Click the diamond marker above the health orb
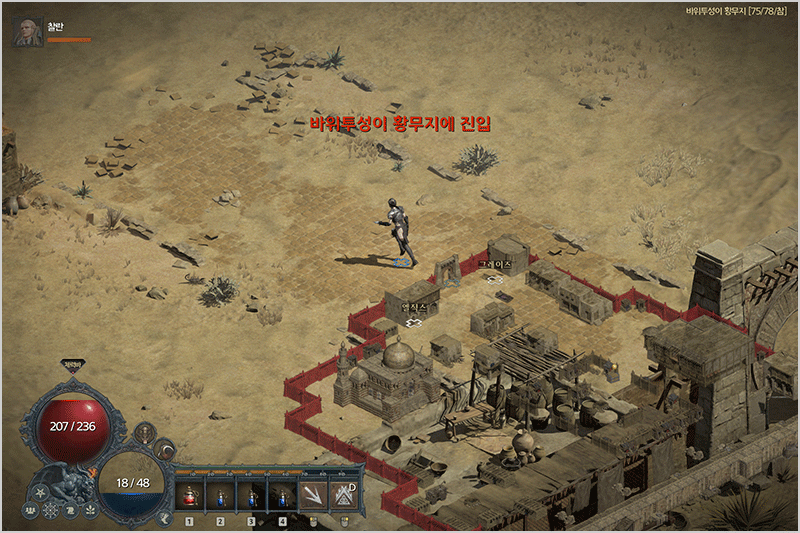Screen dimensions: 800x533 72,365
